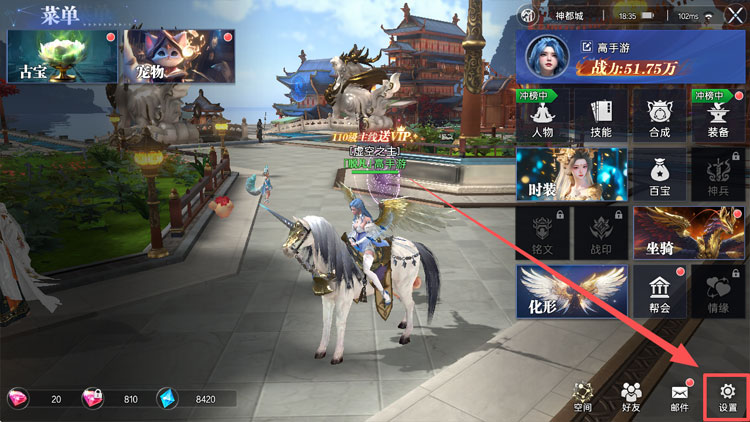Open the 设置 settings menu

[x=727, y=396]
